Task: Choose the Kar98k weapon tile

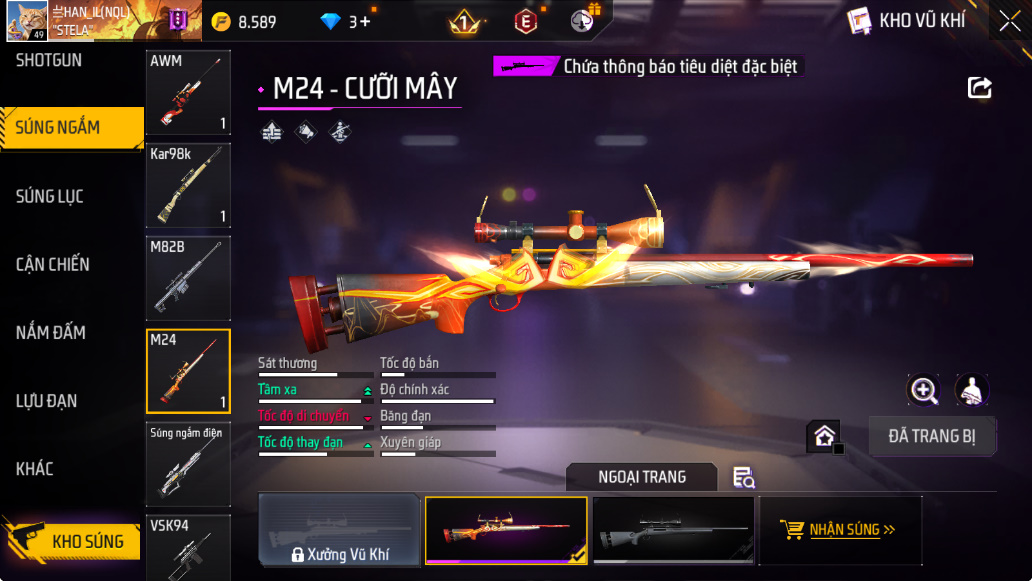Action: click(x=188, y=185)
